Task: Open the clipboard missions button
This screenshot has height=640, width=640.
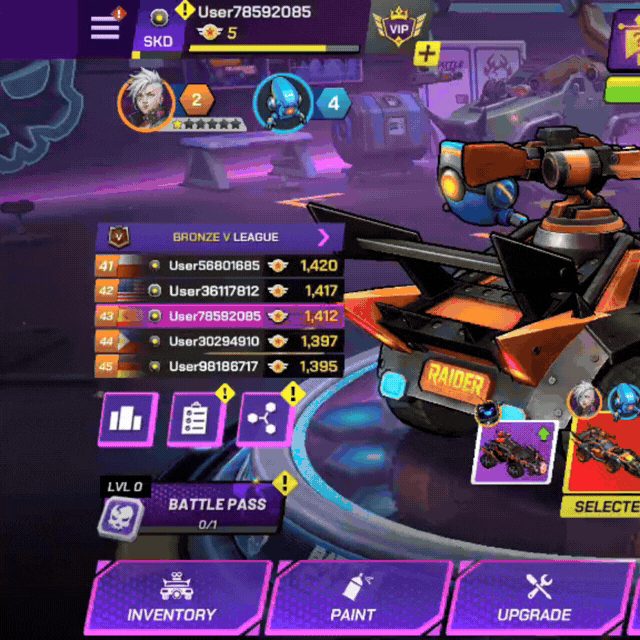Action: click(195, 419)
